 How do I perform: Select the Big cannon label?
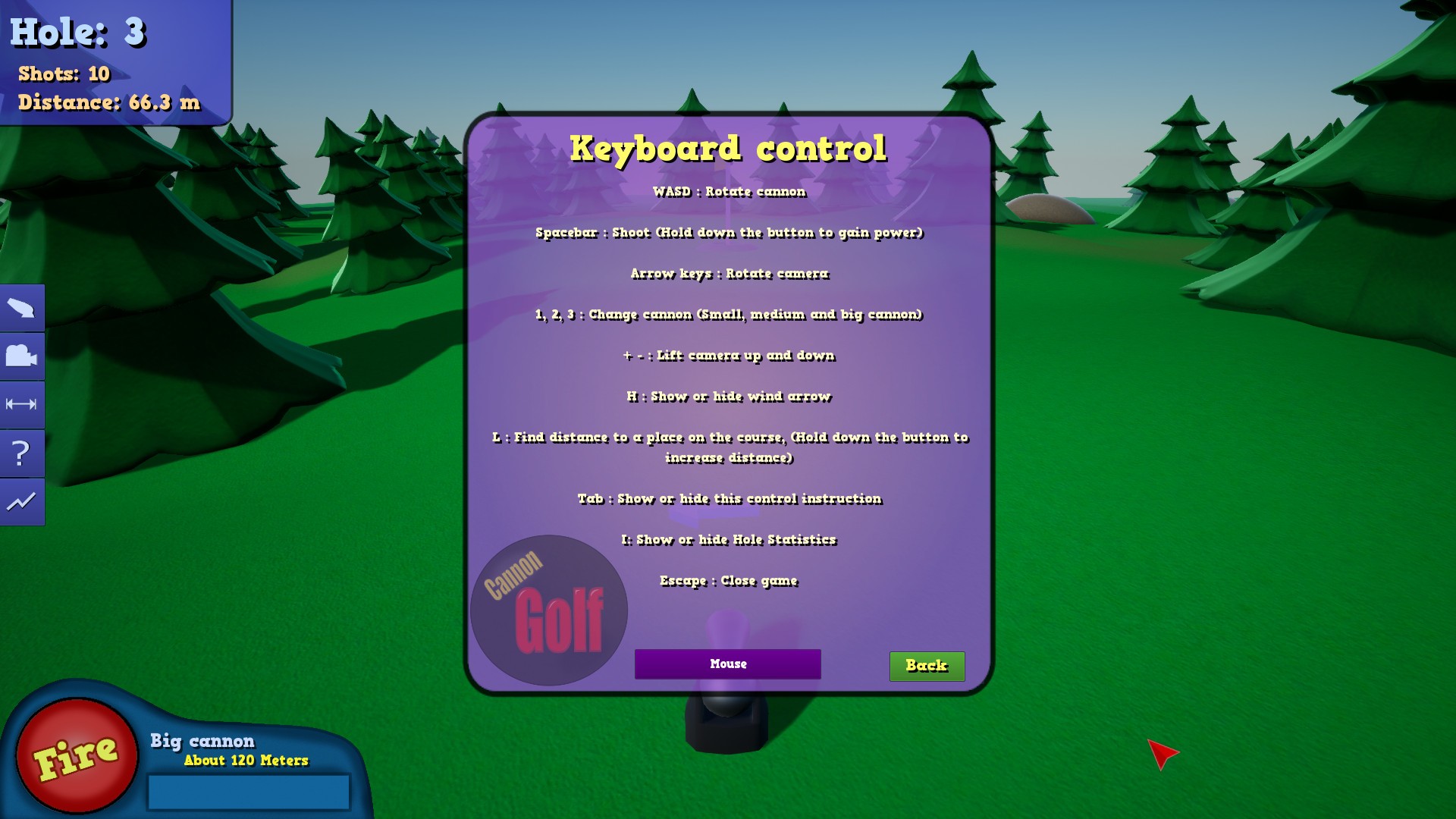[x=202, y=741]
